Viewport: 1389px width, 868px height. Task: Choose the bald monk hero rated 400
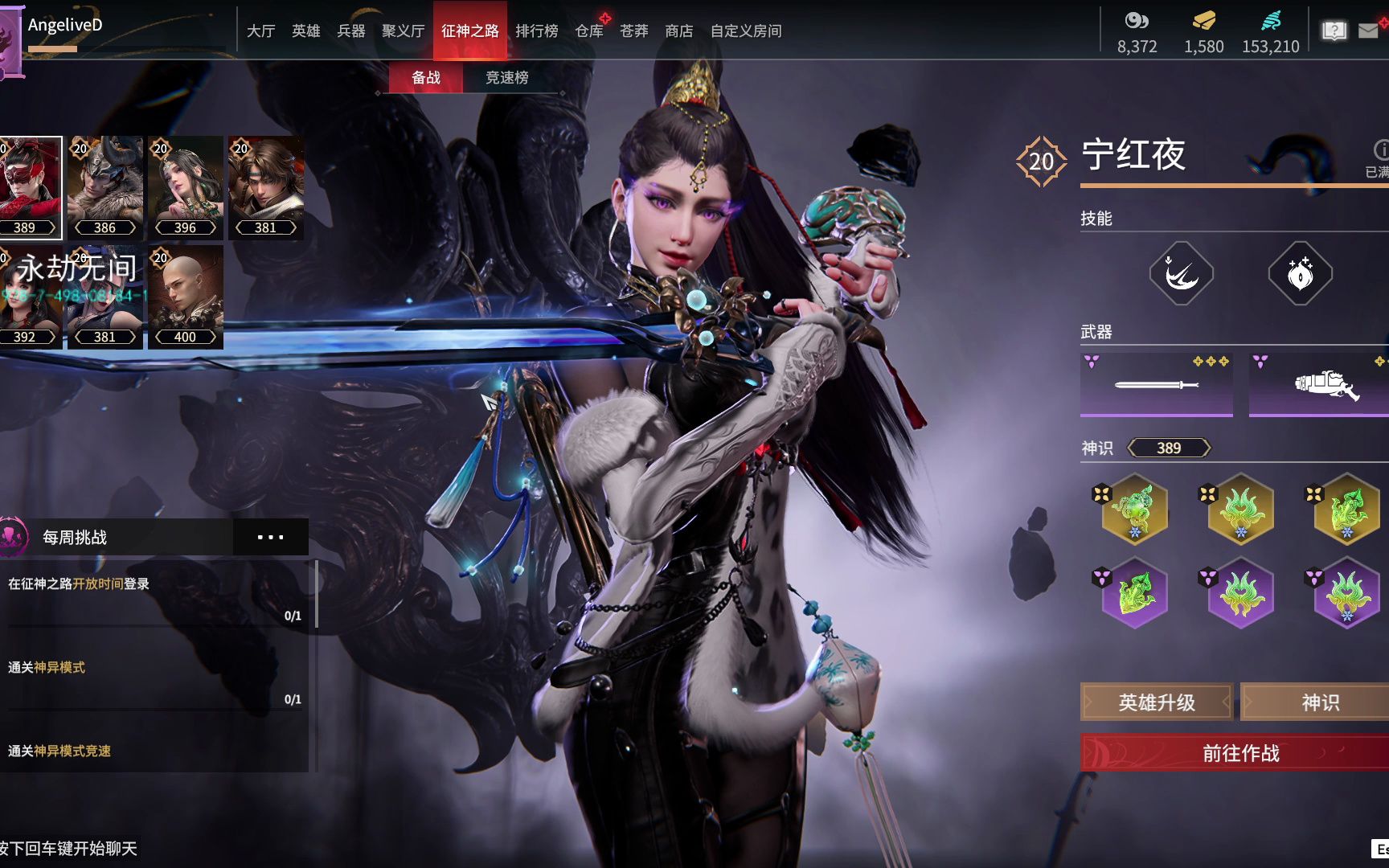point(185,297)
